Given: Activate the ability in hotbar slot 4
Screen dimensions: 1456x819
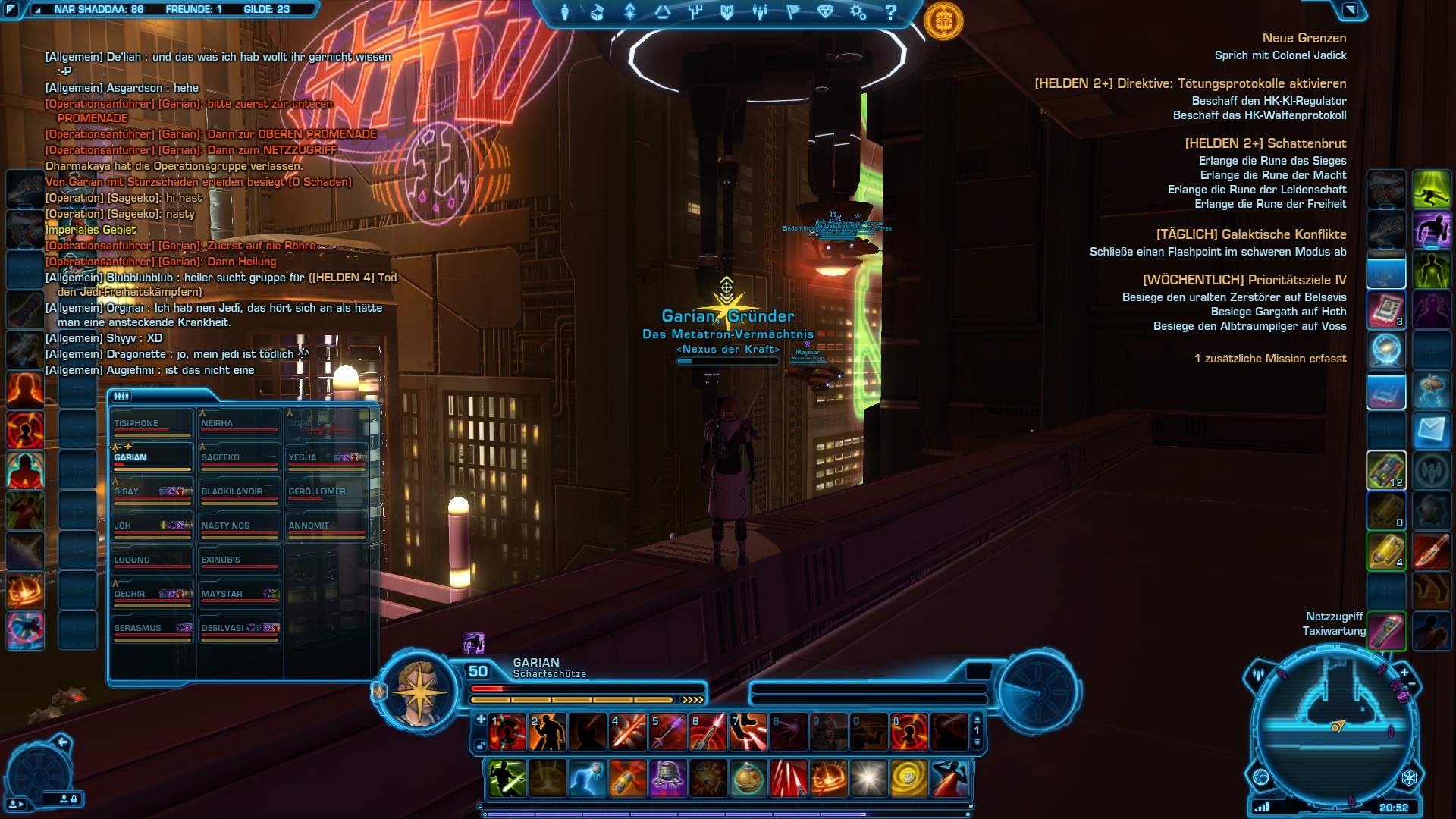Looking at the screenshot, I should tap(628, 733).
